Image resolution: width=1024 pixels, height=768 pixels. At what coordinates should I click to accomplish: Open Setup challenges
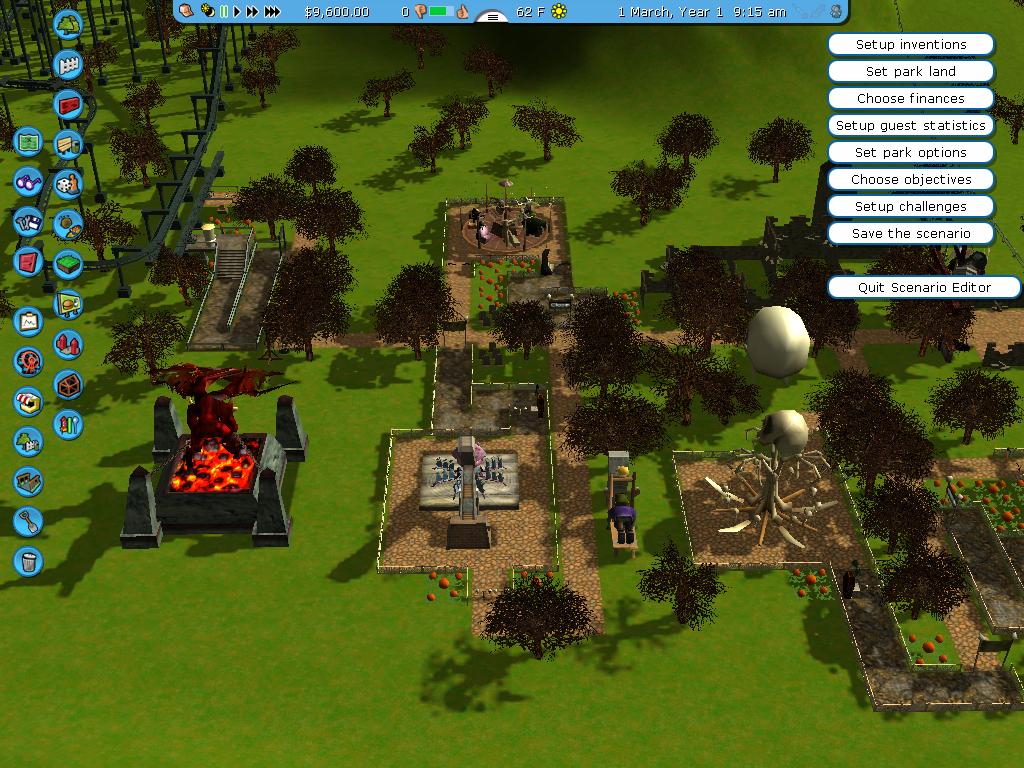pos(910,207)
